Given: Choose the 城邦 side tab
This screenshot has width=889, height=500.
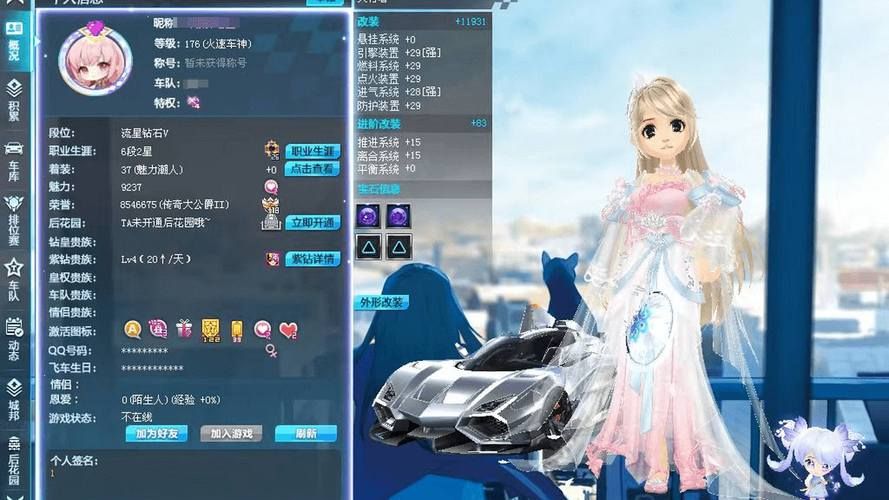Looking at the screenshot, I should tap(14, 397).
